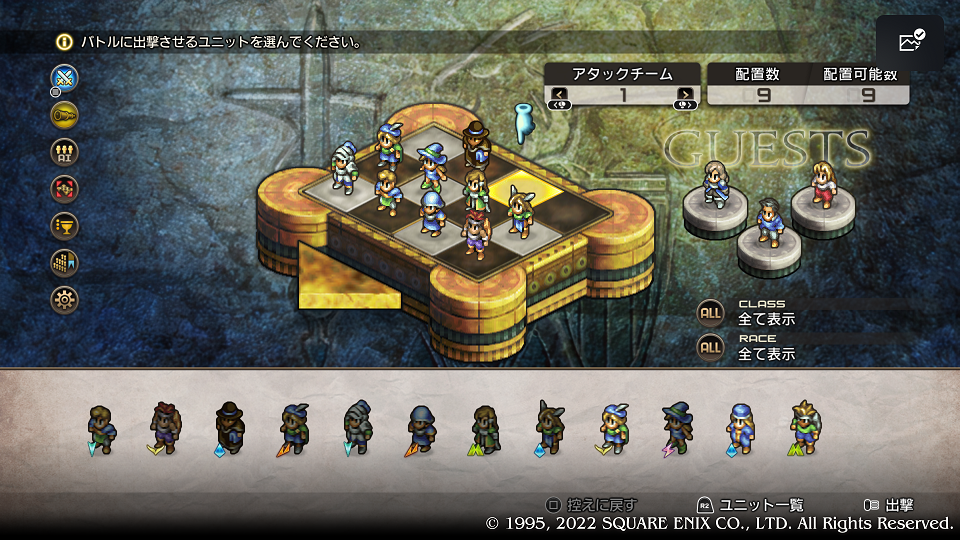The image size is (960, 540).
Task: Click the red-cornered formation icon
Action: tap(65, 188)
